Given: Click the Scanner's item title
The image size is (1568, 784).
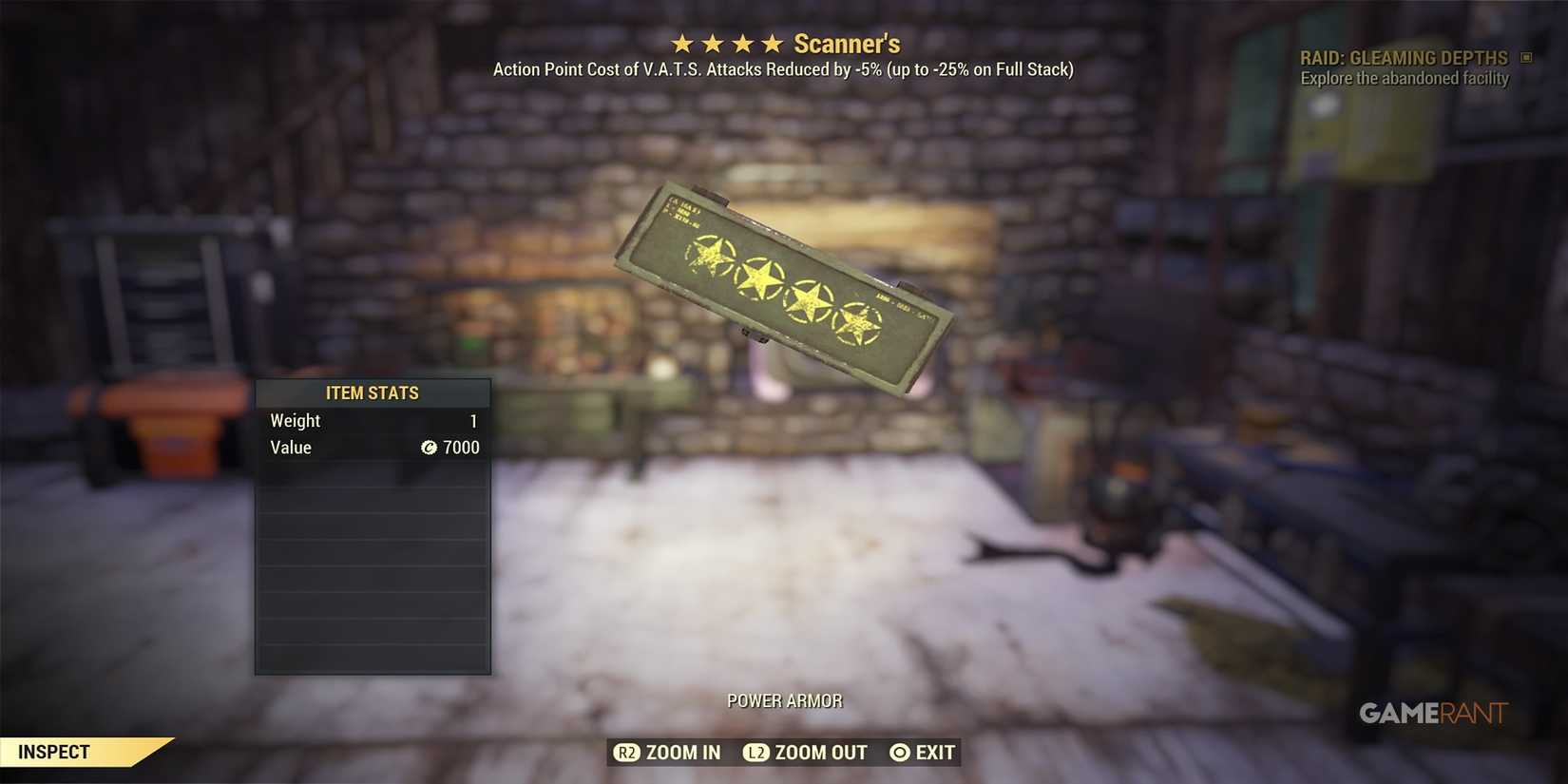Looking at the screenshot, I should [x=848, y=43].
